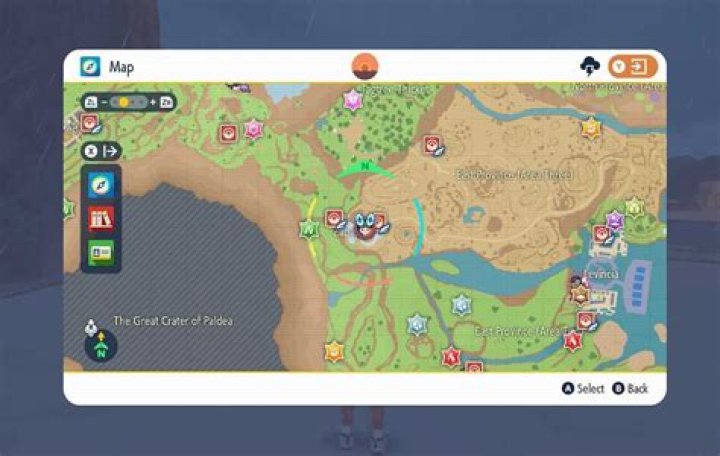Pick the pink raid crystal beside a Pokémon Center
720x456 pixels.
253,129
